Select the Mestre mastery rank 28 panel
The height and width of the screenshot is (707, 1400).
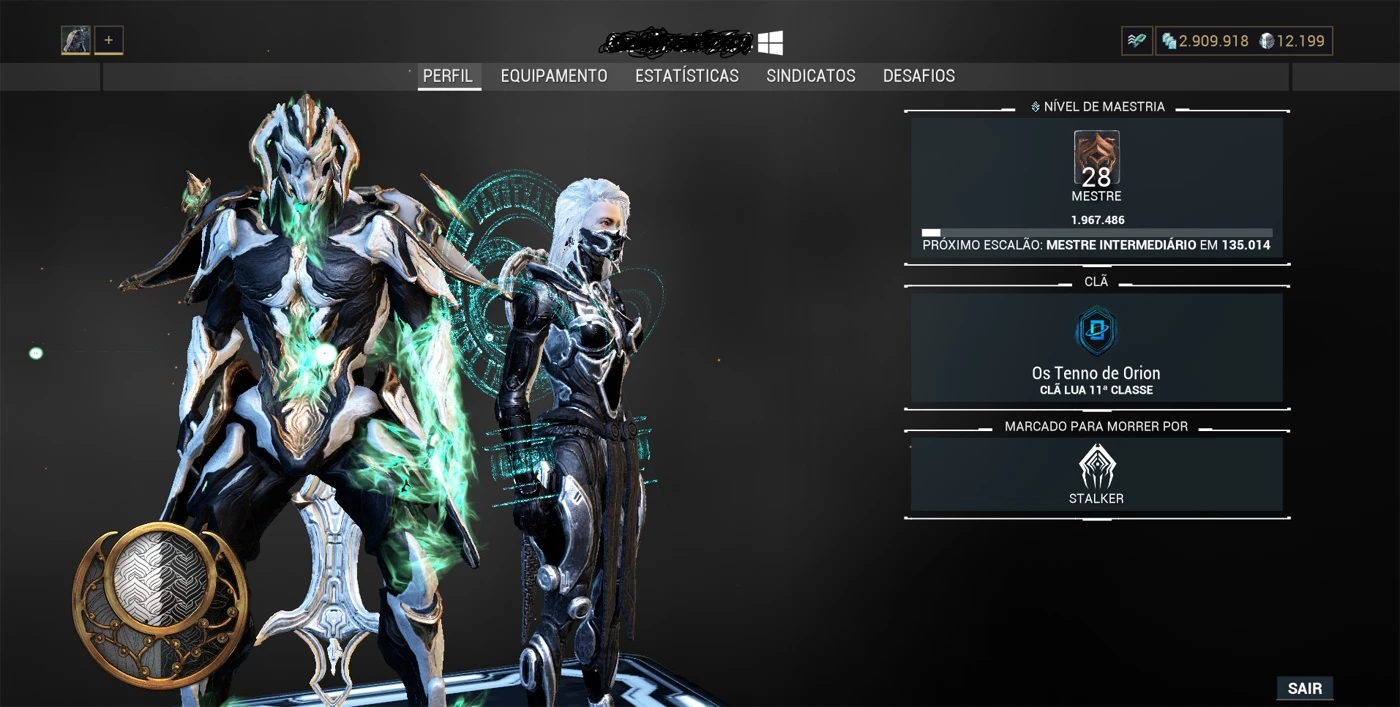pyautogui.click(x=1096, y=189)
